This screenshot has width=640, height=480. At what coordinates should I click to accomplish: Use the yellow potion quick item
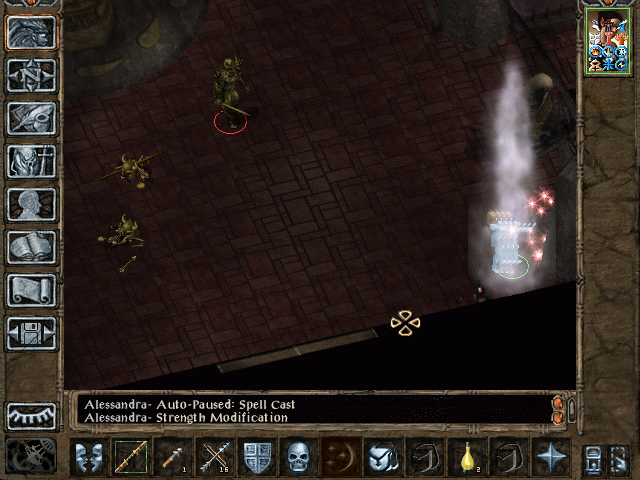click(x=467, y=457)
